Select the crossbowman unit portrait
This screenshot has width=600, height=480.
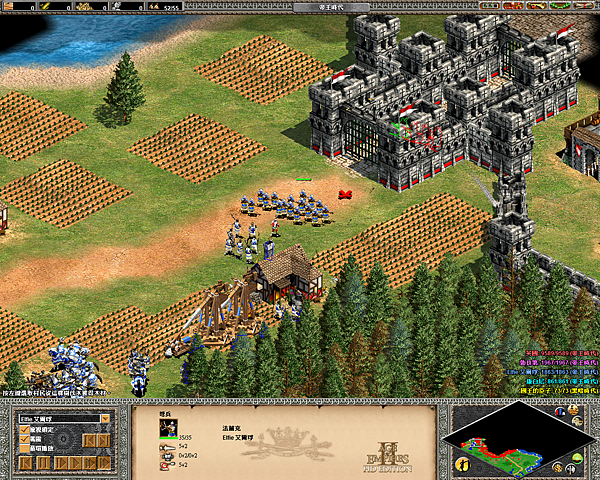pos(169,426)
